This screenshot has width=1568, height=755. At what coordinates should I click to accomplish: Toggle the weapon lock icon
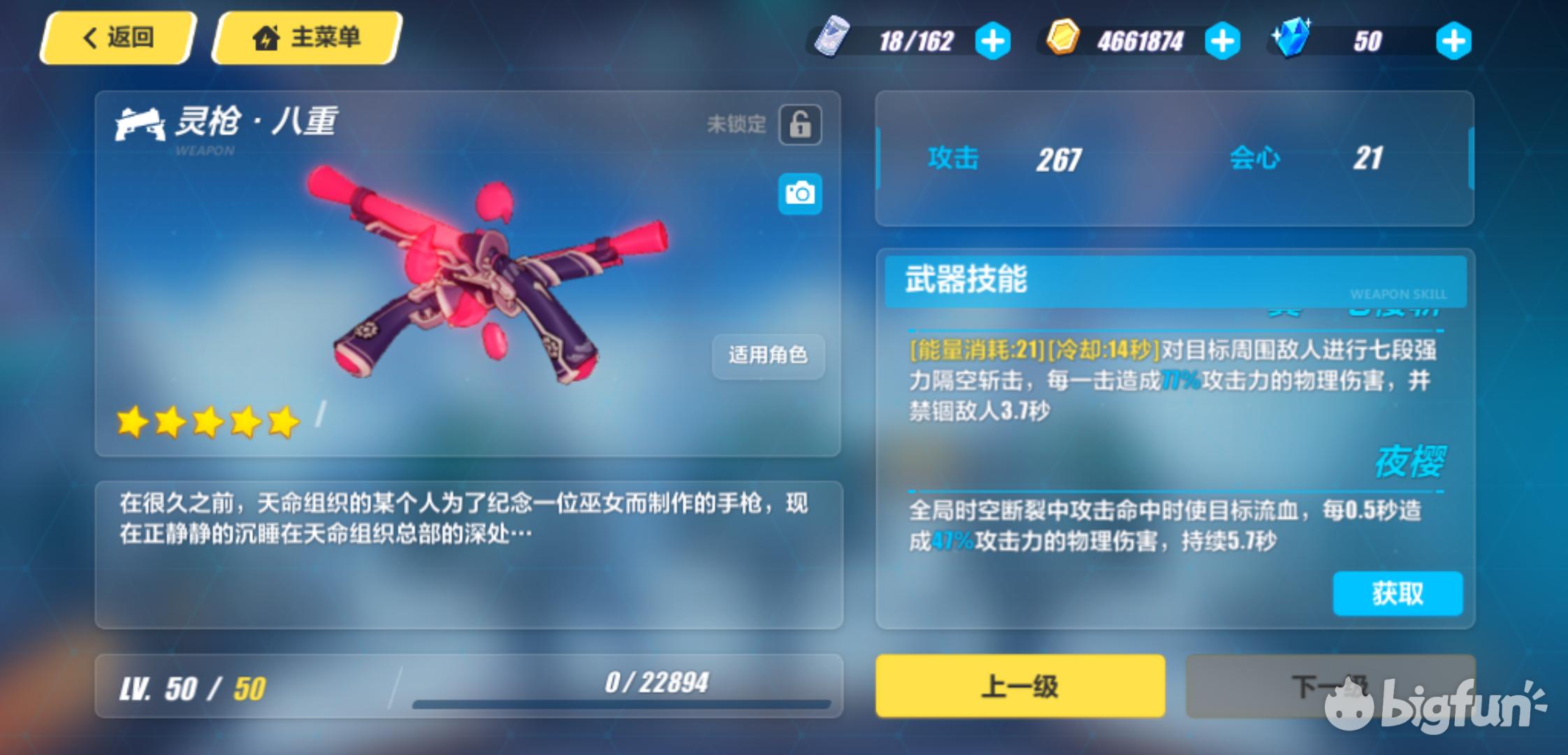[800, 125]
